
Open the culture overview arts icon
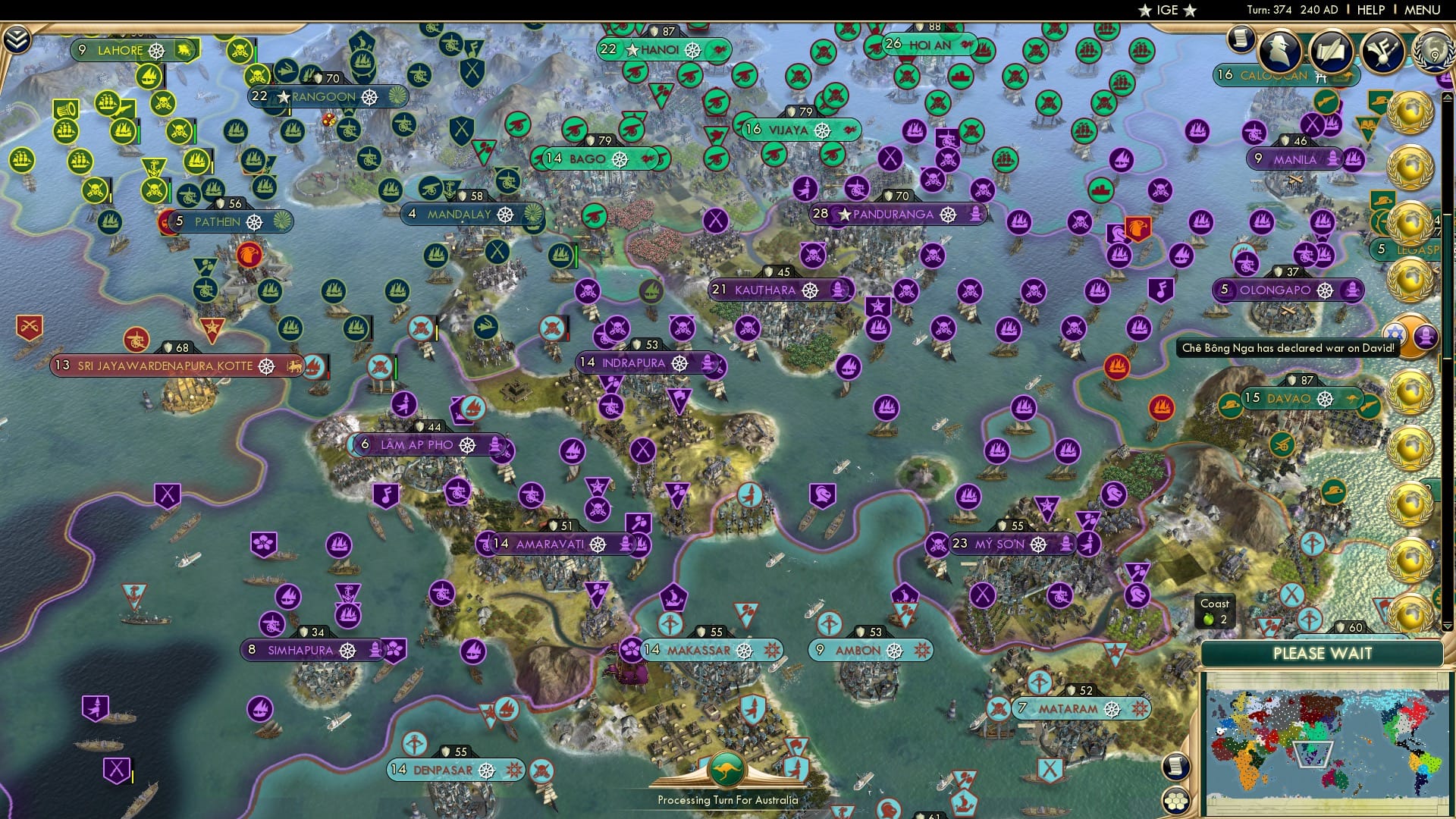pyautogui.click(x=1384, y=52)
